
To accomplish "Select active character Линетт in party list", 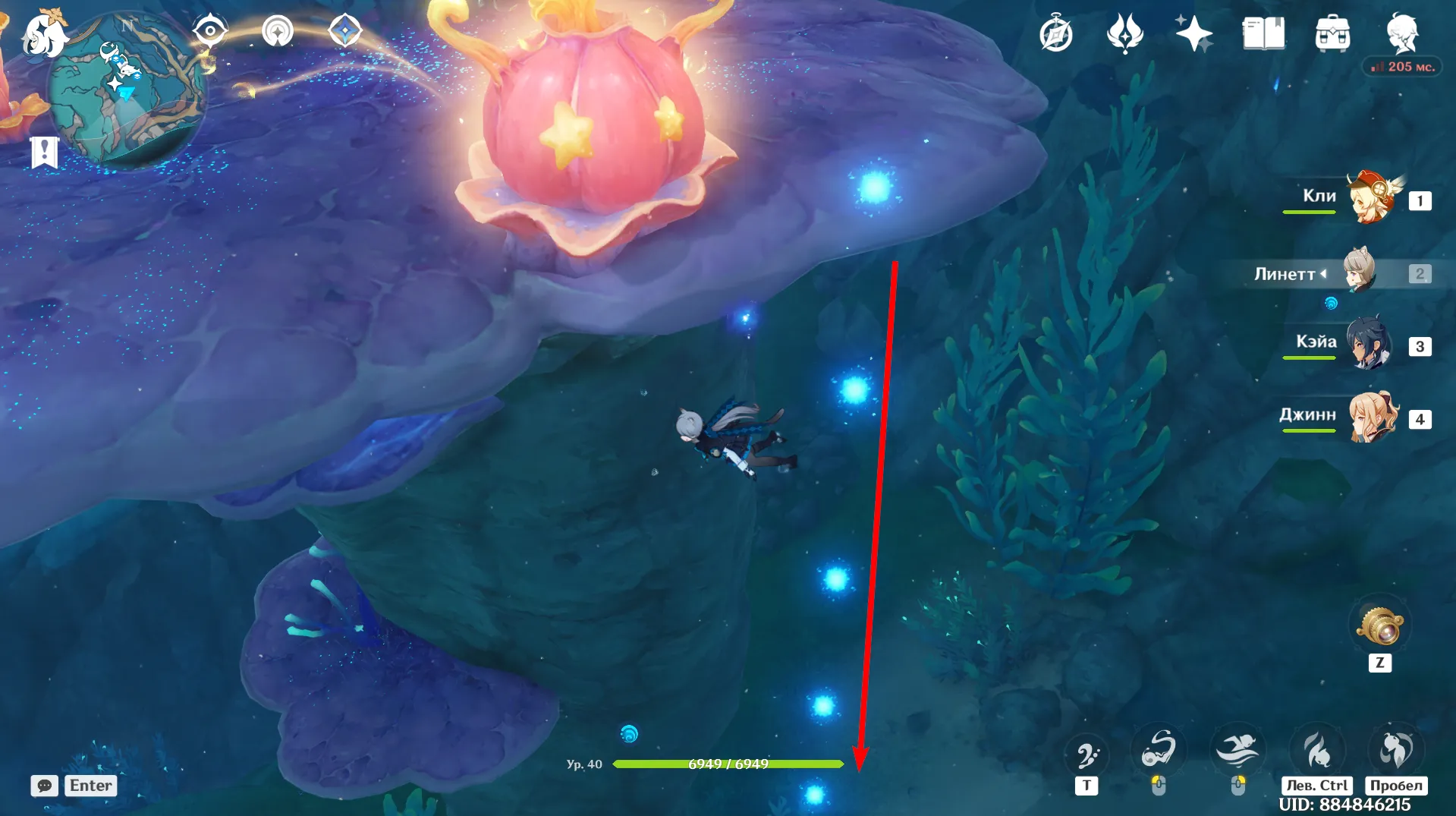I will click(x=1360, y=272).
